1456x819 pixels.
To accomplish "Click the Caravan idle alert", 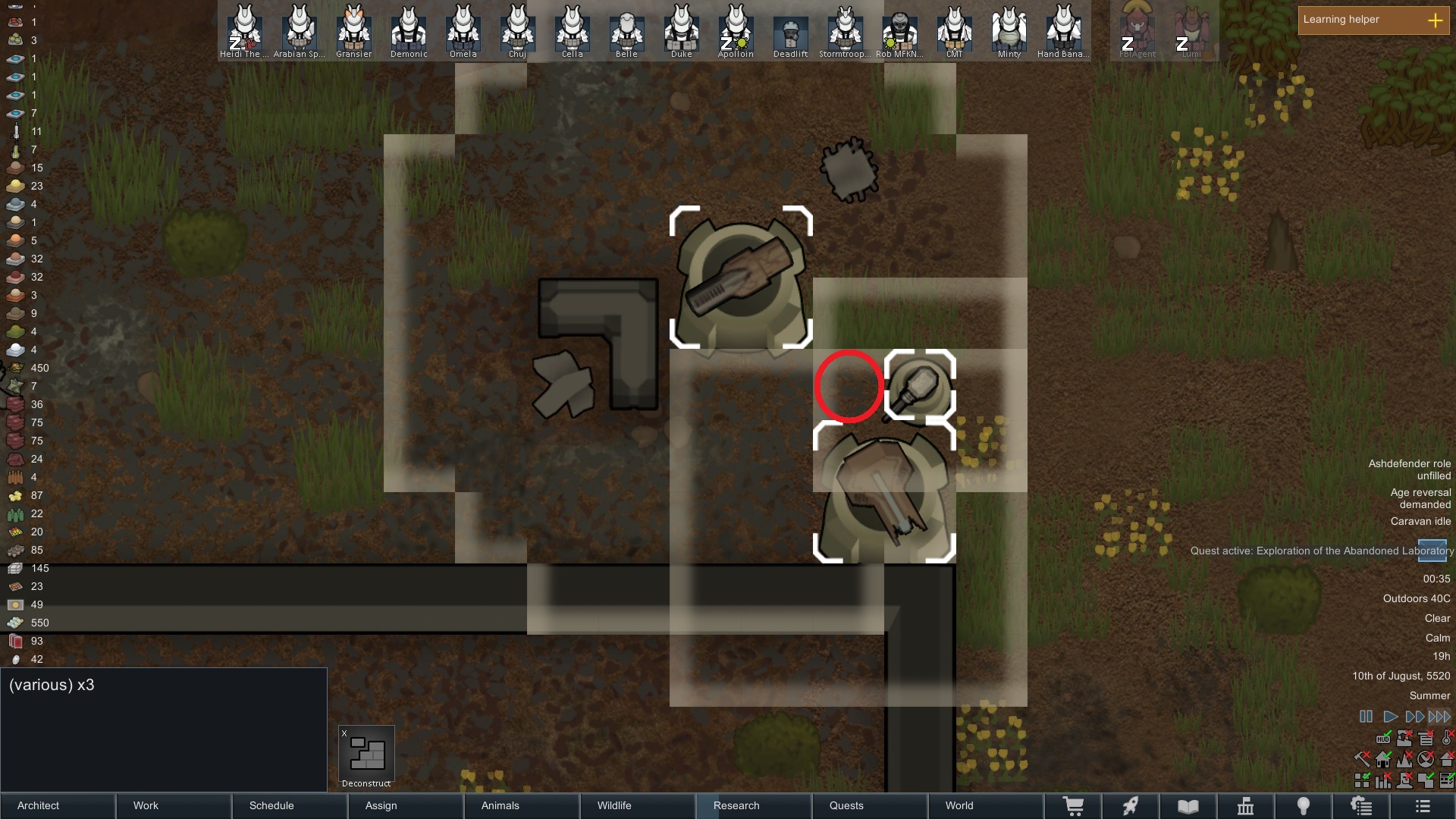I will pos(1422,521).
